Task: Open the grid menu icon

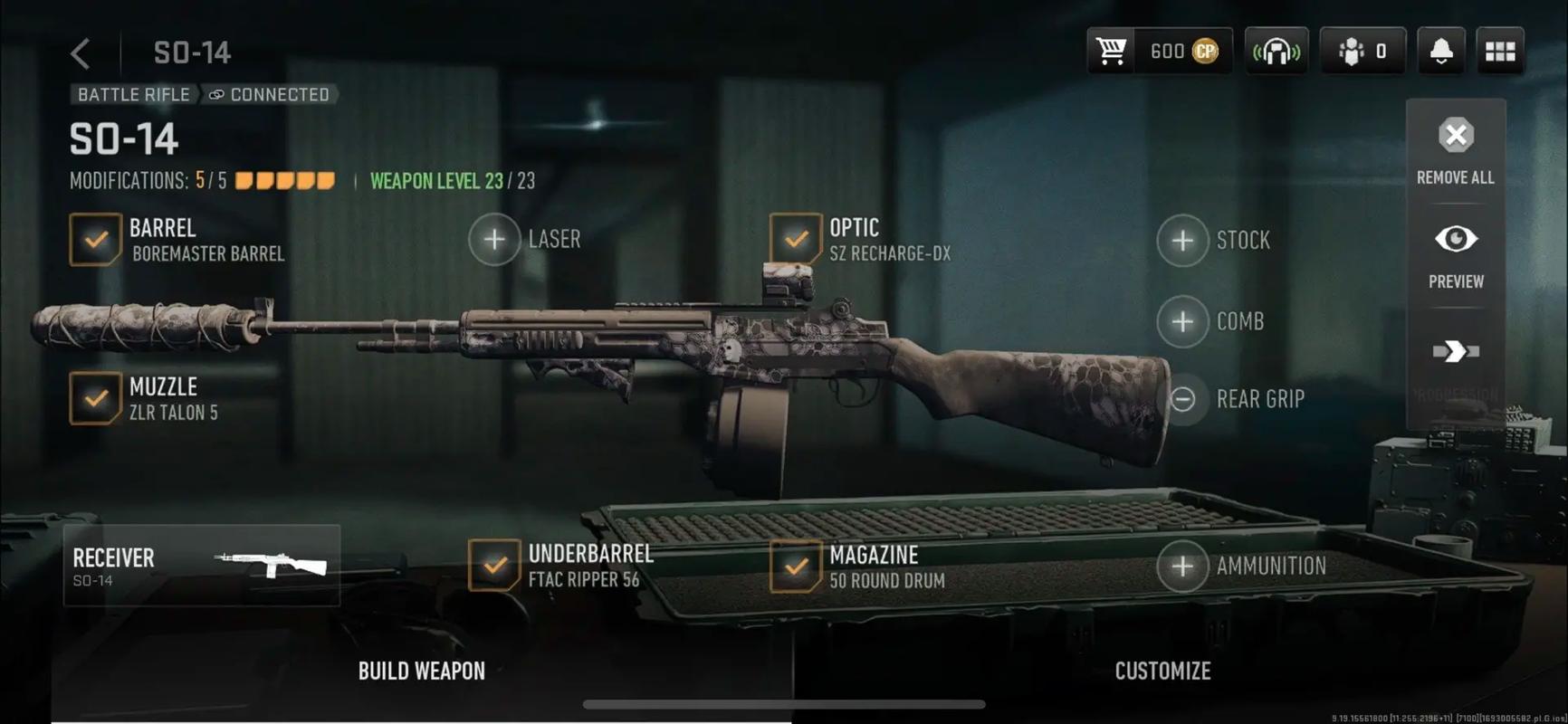Action: click(x=1500, y=52)
